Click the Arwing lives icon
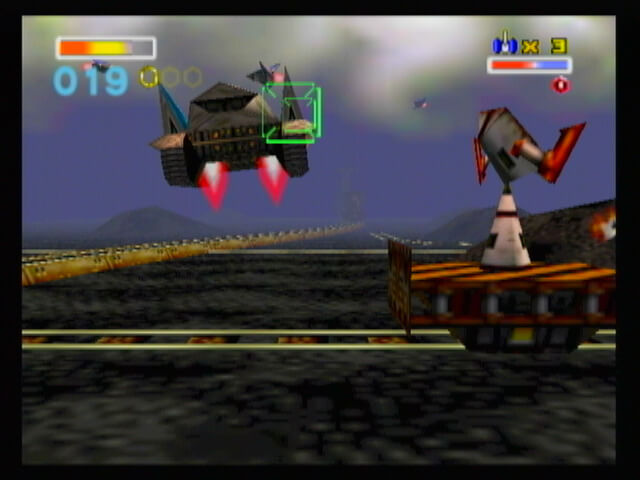 504,44
